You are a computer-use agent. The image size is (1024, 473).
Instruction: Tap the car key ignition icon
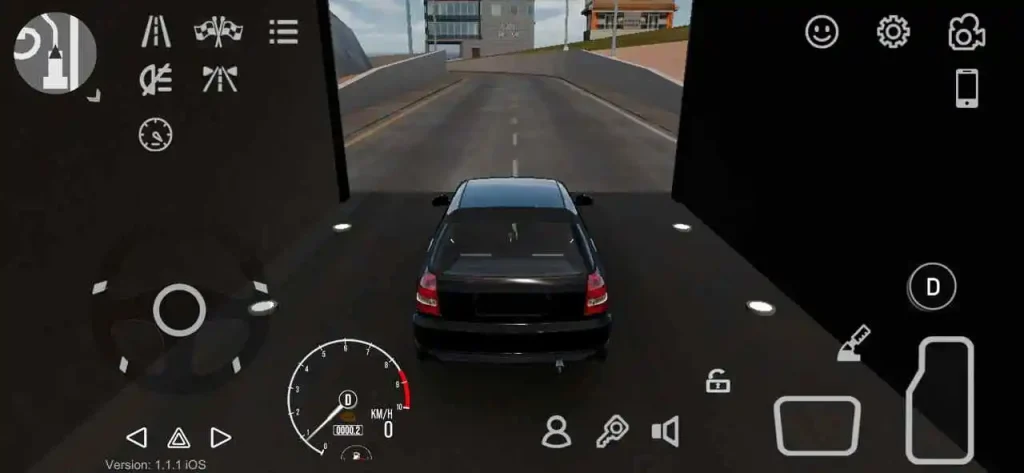tap(610, 432)
